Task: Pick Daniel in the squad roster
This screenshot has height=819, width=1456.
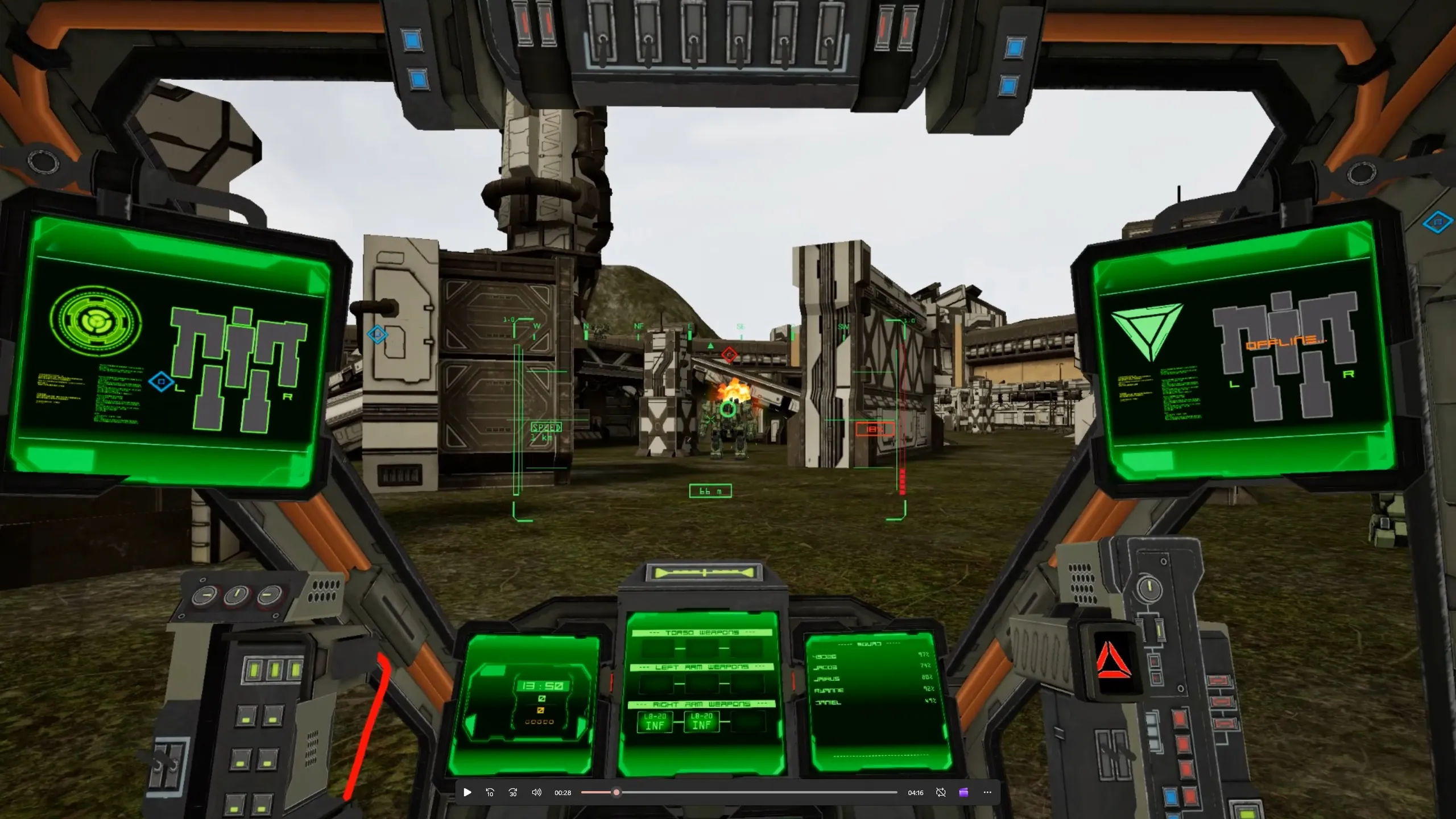Action: [x=828, y=703]
